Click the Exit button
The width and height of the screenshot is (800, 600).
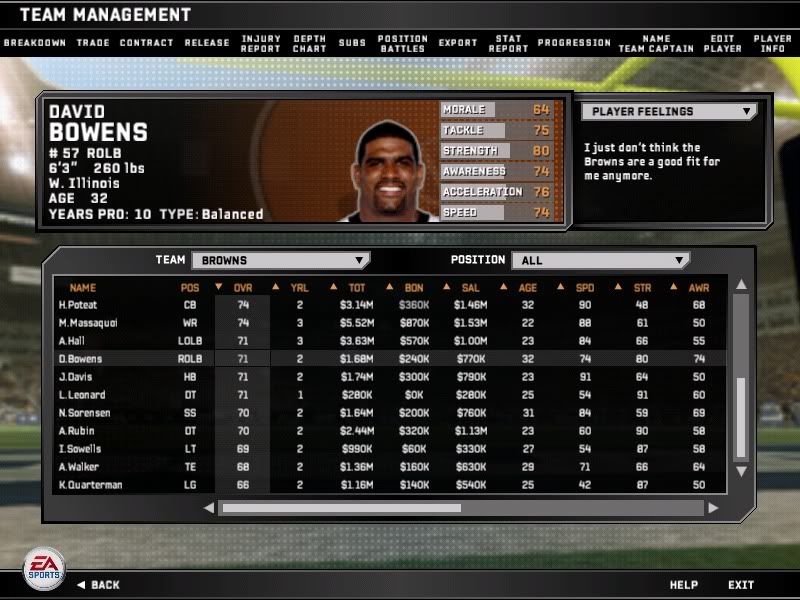[741, 585]
